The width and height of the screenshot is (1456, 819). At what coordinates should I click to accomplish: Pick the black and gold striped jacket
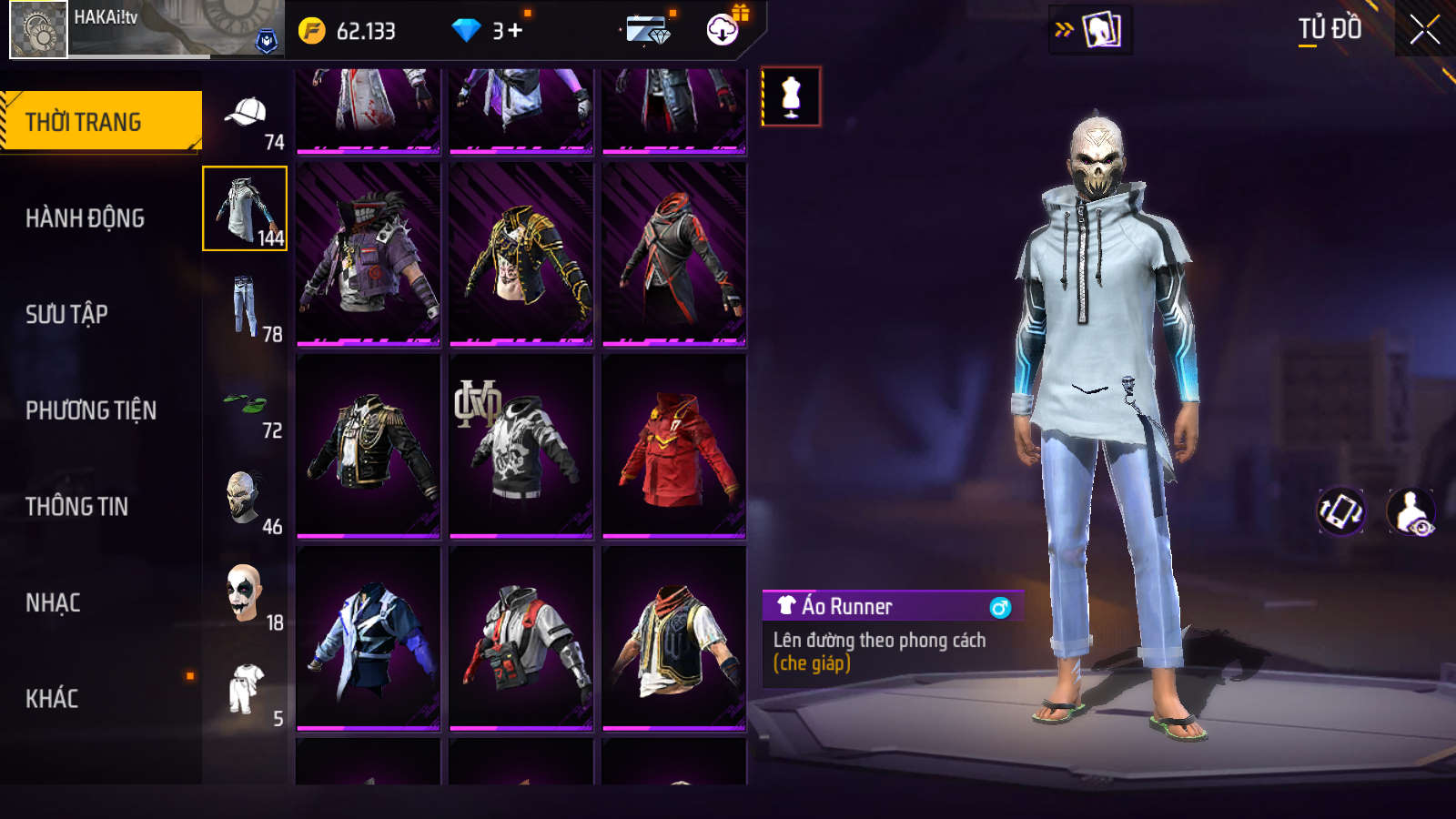coord(521,255)
